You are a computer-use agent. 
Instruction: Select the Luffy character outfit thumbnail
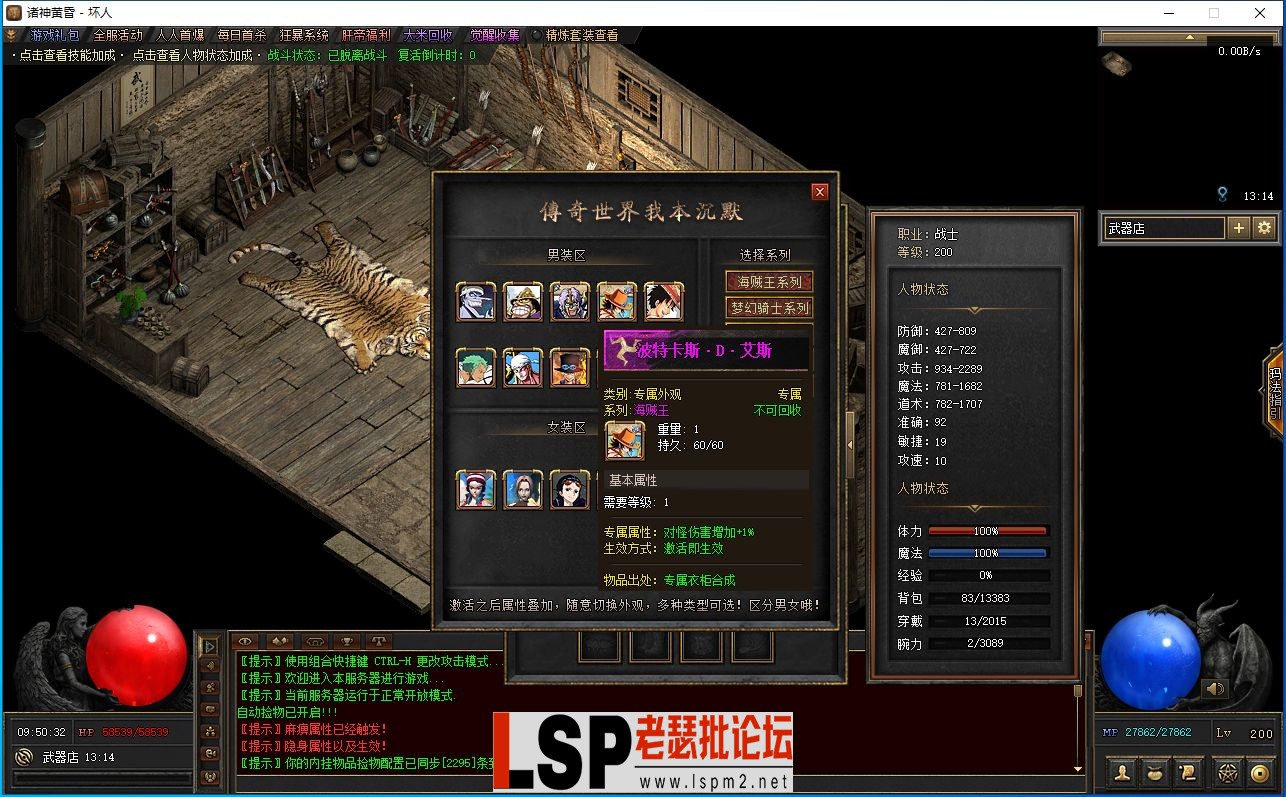[663, 300]
